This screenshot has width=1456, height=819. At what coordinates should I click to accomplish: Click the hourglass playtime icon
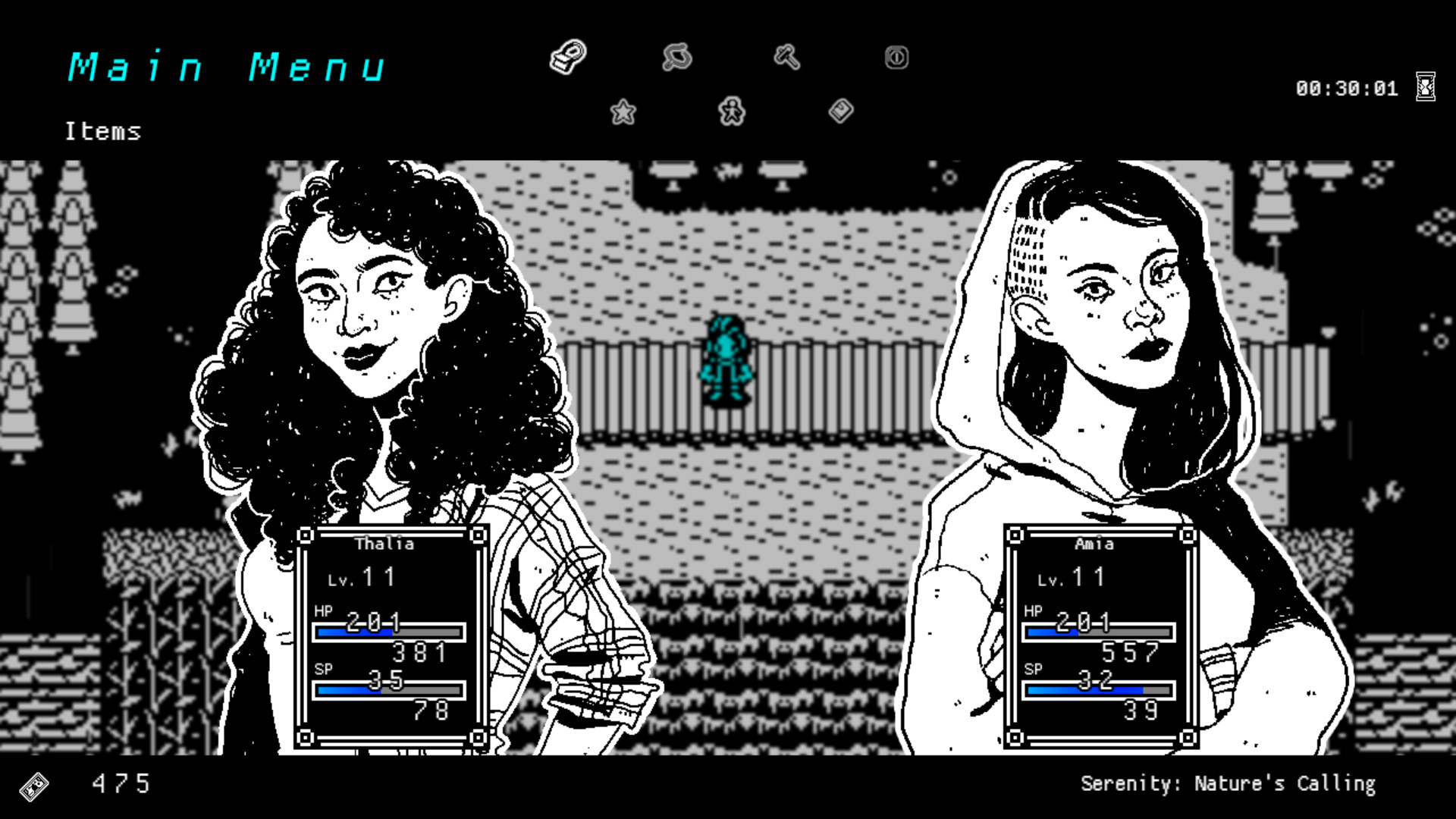(x=1424, y=87)
